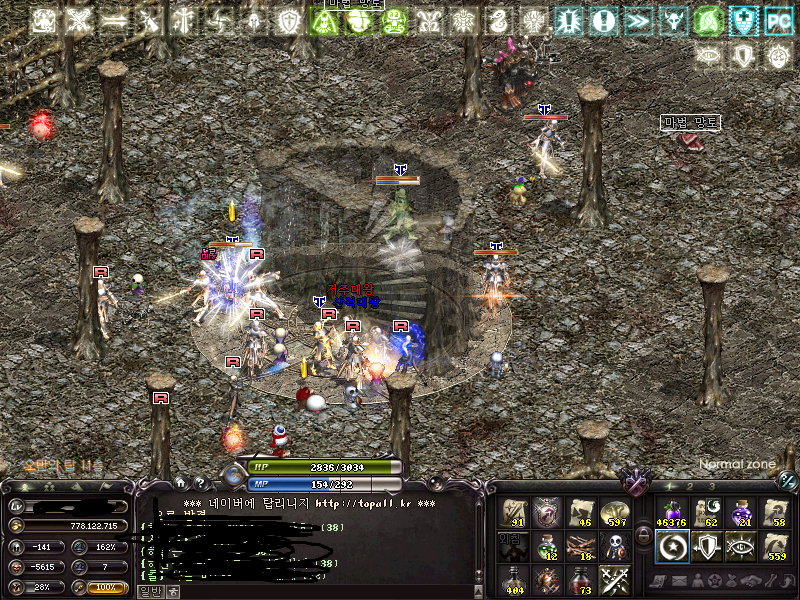Select the 일반 chat tab
This screenshot has height=600, width=800.
point(149,591)
